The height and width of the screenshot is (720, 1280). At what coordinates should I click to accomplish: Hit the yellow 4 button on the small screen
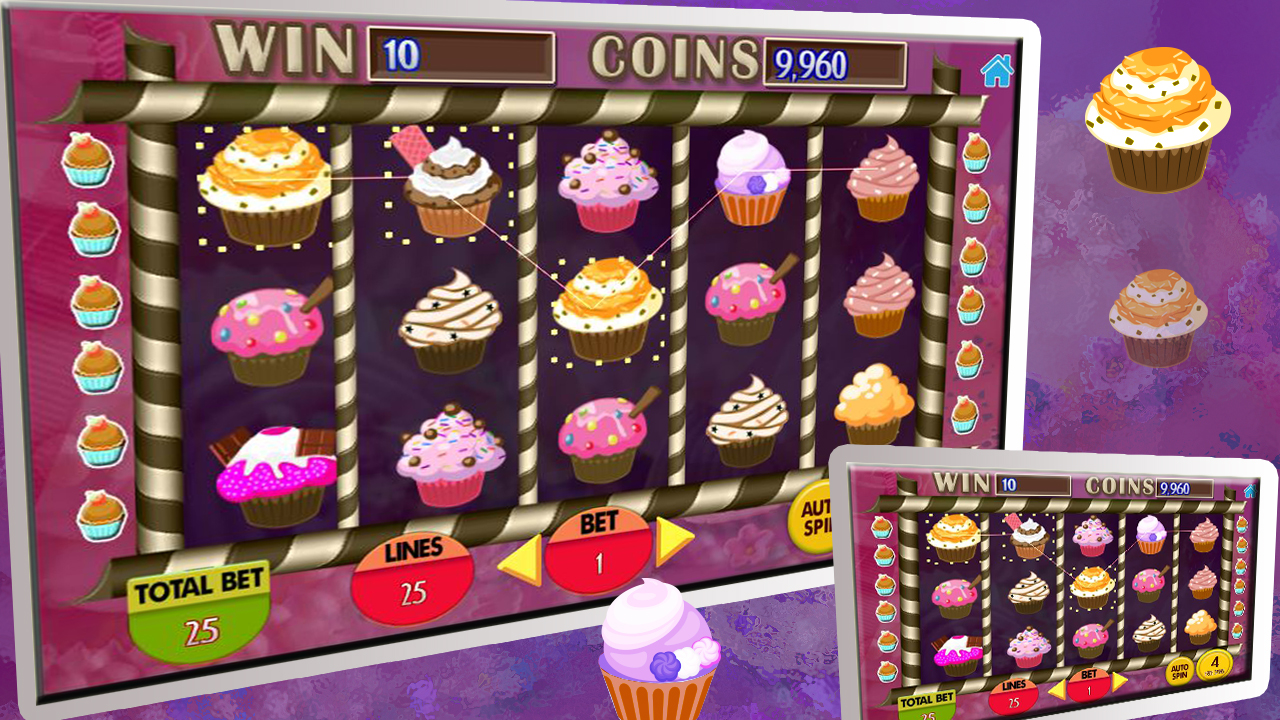click(x=1214, y=665)
